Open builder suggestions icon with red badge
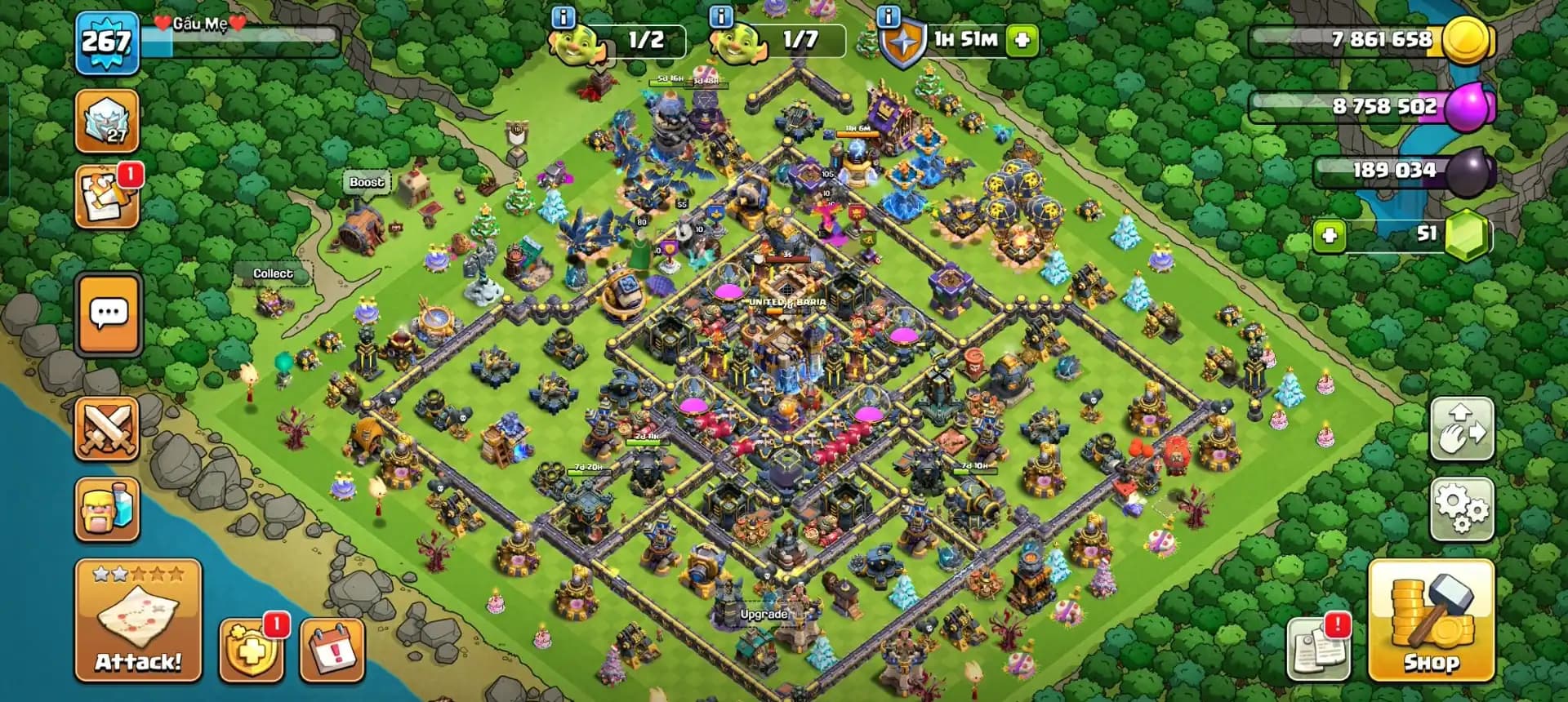The height and width of the screenshot is (702, 1568). tap(106, 194)
